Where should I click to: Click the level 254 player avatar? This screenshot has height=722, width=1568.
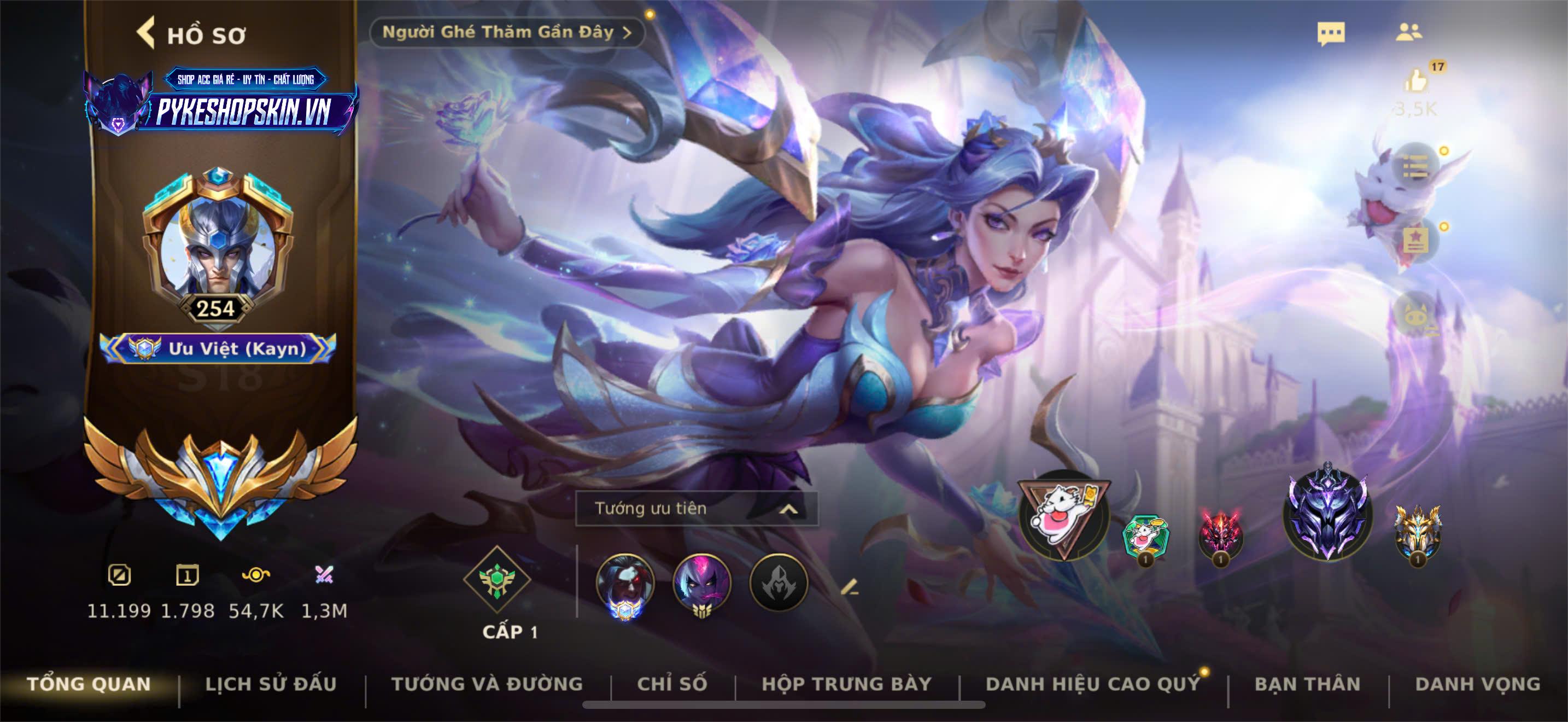point(217,243)
